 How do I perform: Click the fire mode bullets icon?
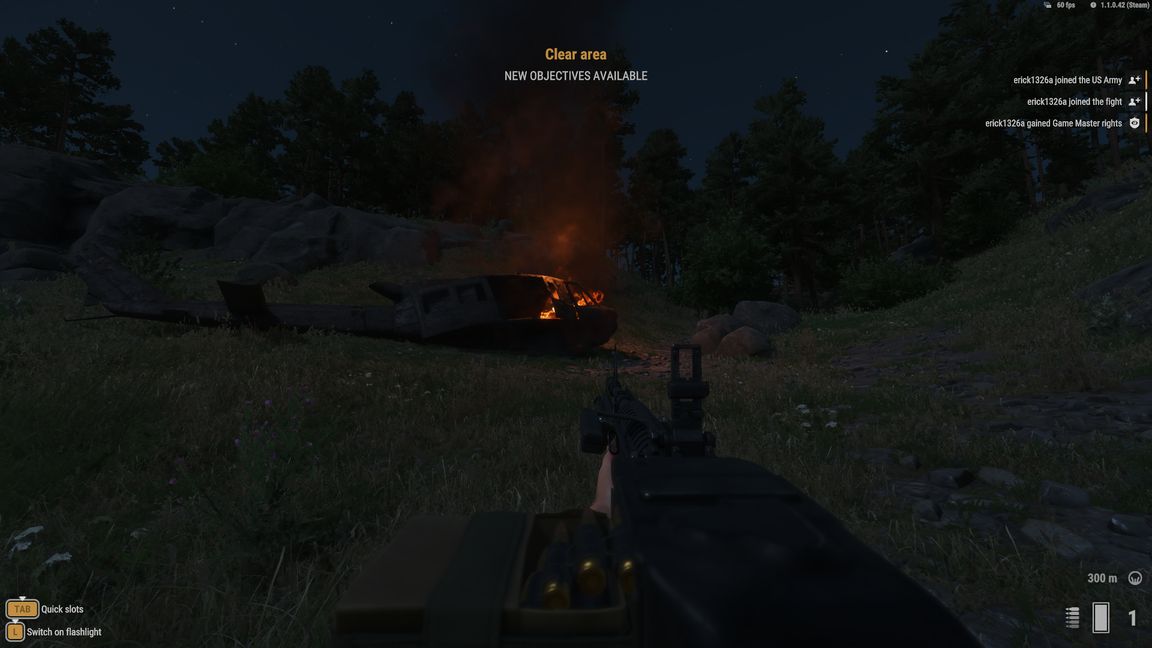pos(1072,618)
